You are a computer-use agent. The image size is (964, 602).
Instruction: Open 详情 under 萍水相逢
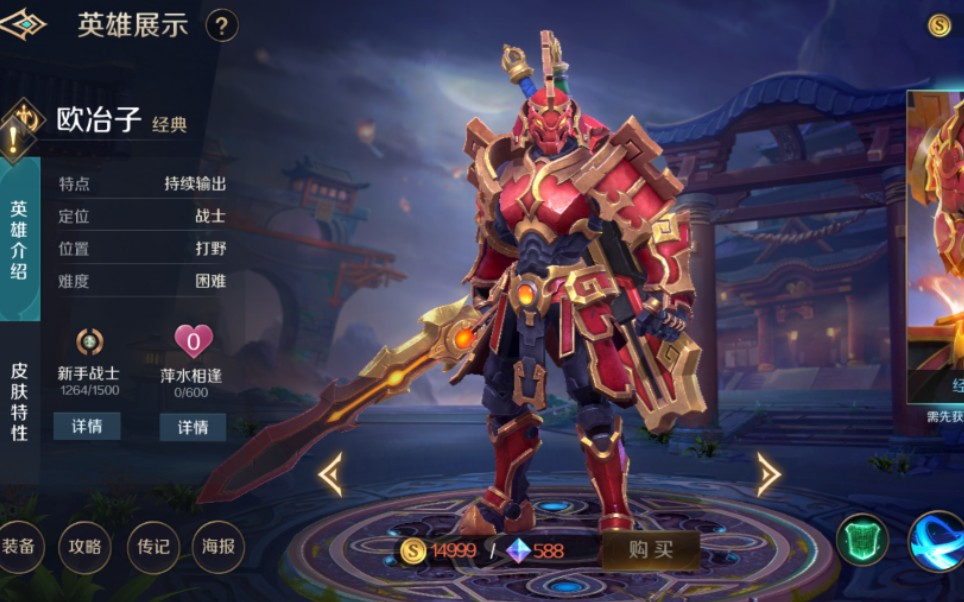click(193, 427)
